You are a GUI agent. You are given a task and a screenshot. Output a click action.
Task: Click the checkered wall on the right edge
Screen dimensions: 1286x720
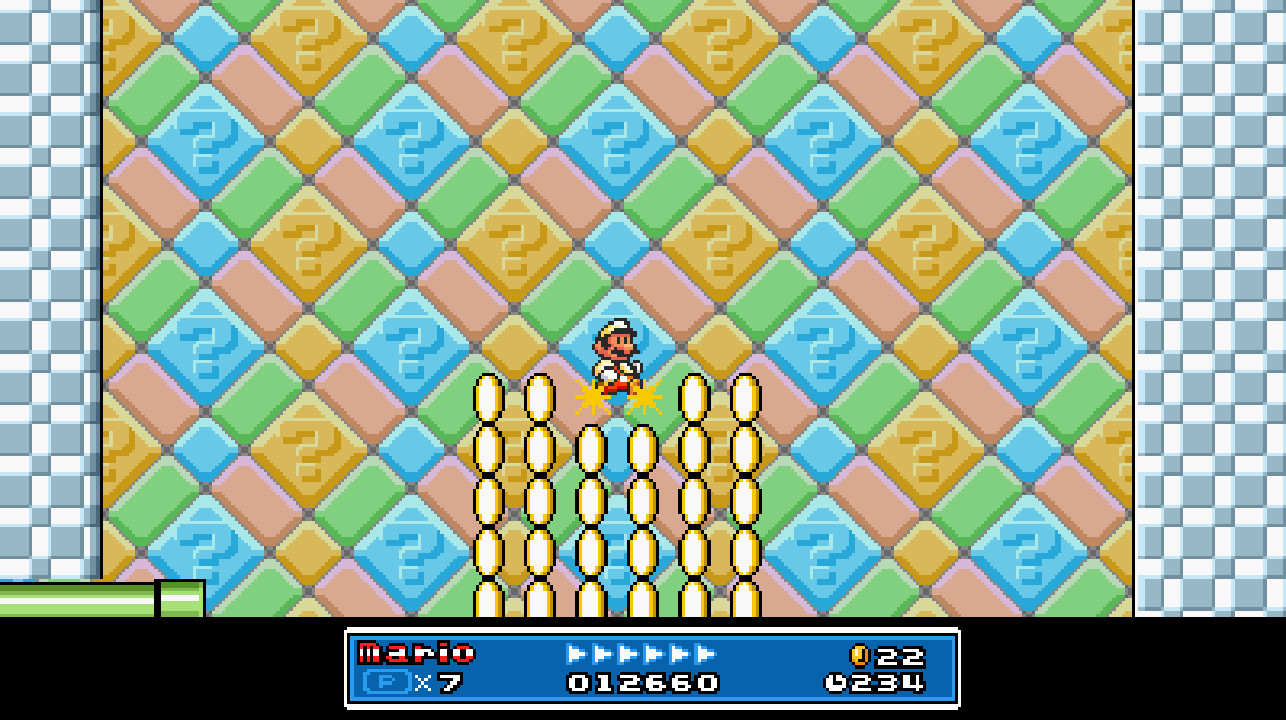click(1210, 300)
